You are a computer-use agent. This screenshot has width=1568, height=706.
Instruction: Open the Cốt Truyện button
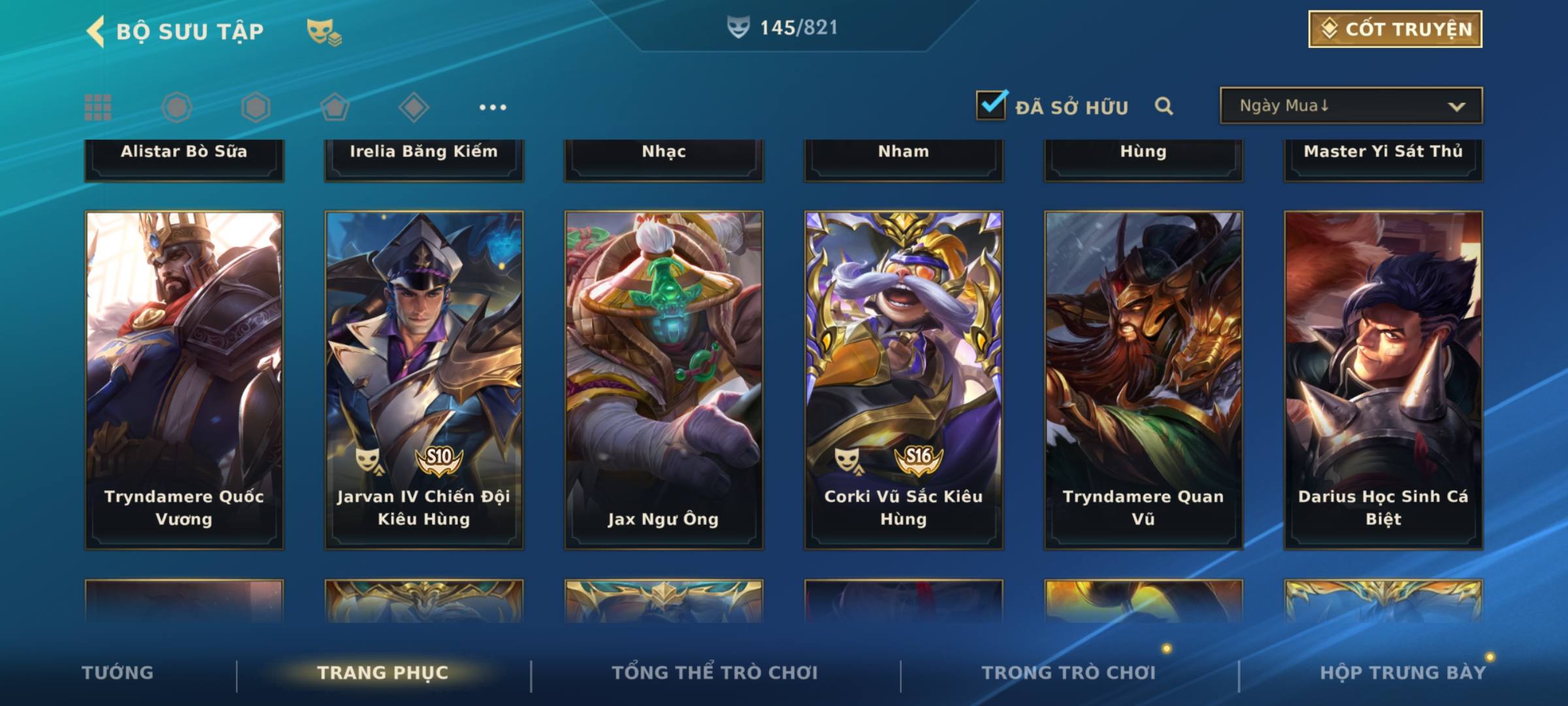click(x=1395, y=29)
